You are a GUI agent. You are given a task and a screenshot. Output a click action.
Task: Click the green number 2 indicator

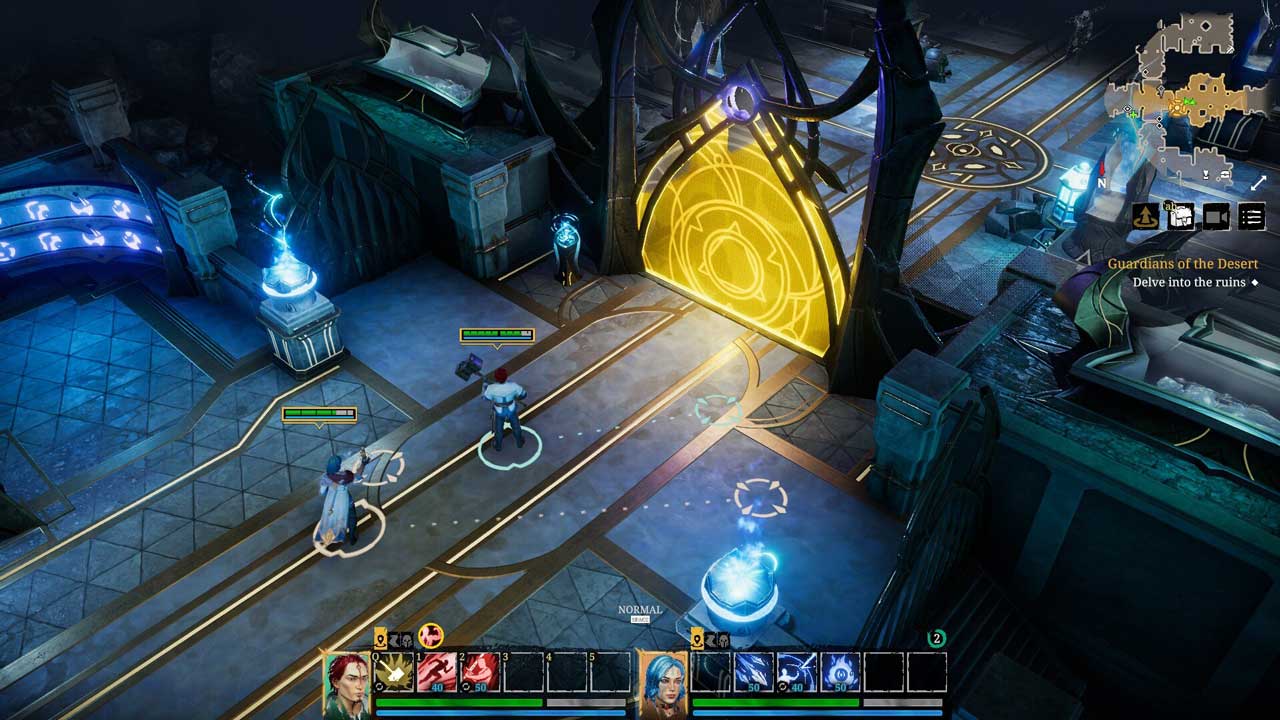click(937, 638)
